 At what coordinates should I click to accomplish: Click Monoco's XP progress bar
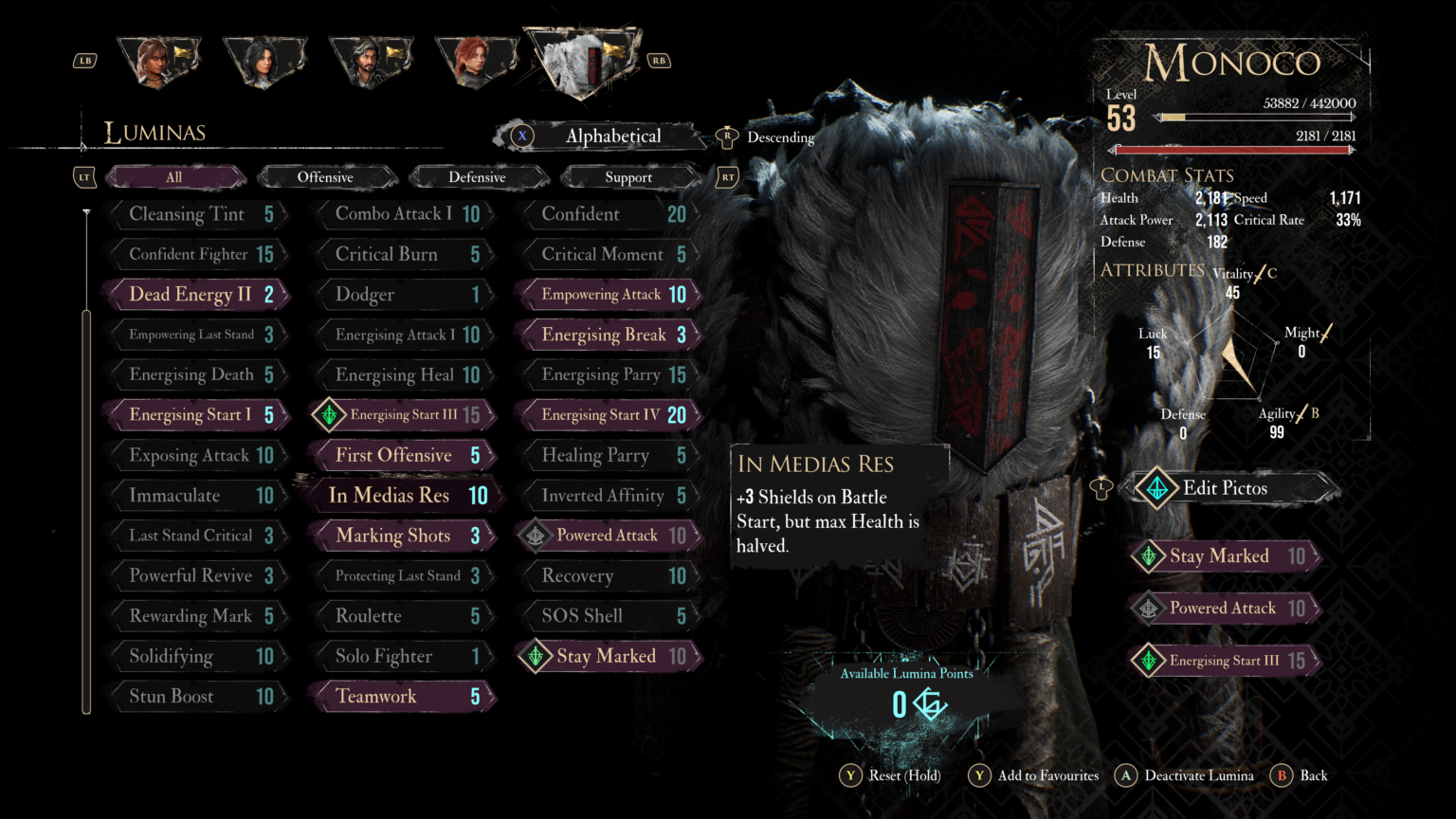tap(1258, 117)
